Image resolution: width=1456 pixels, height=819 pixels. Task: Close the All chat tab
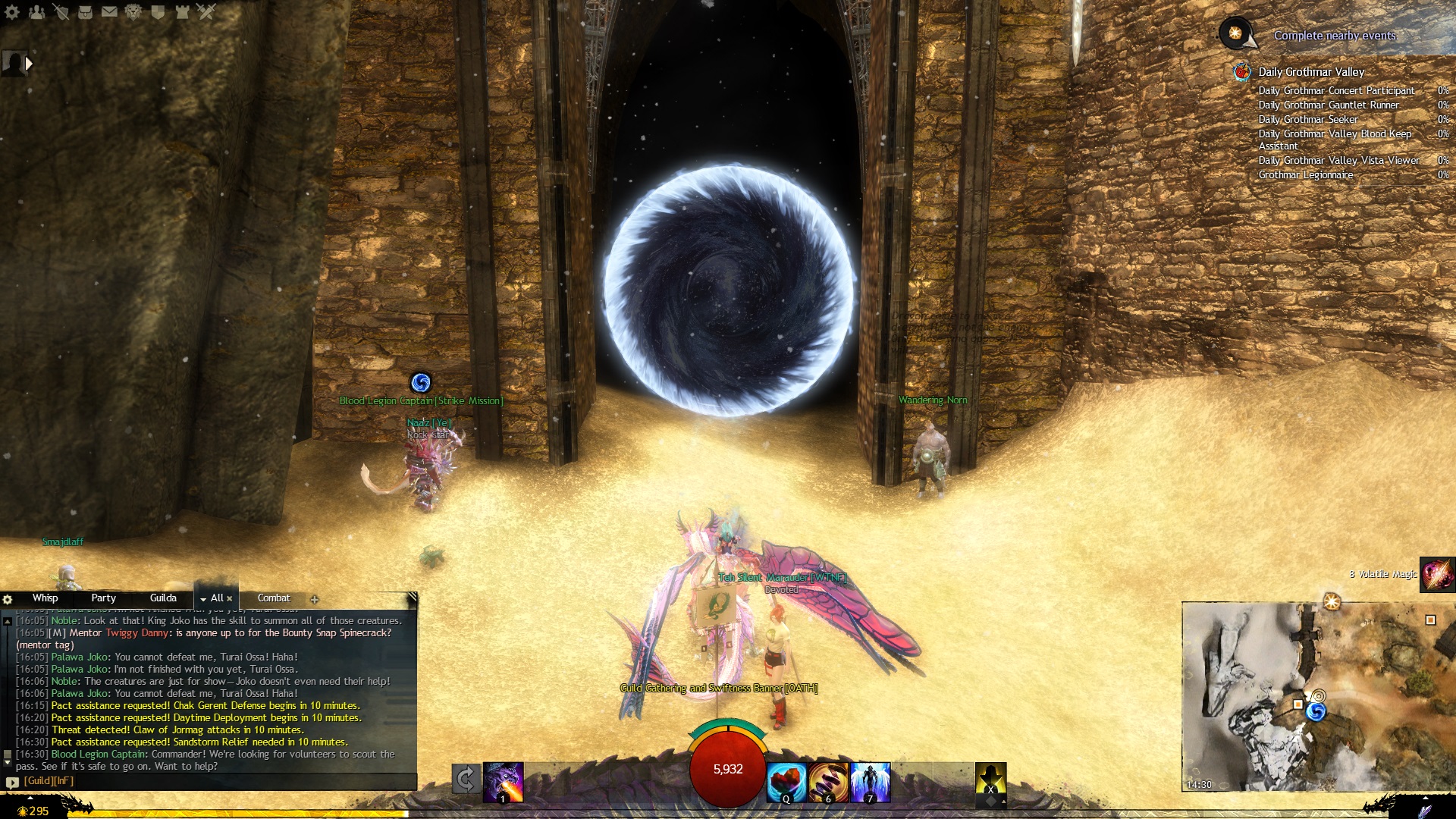pos(230,599)
